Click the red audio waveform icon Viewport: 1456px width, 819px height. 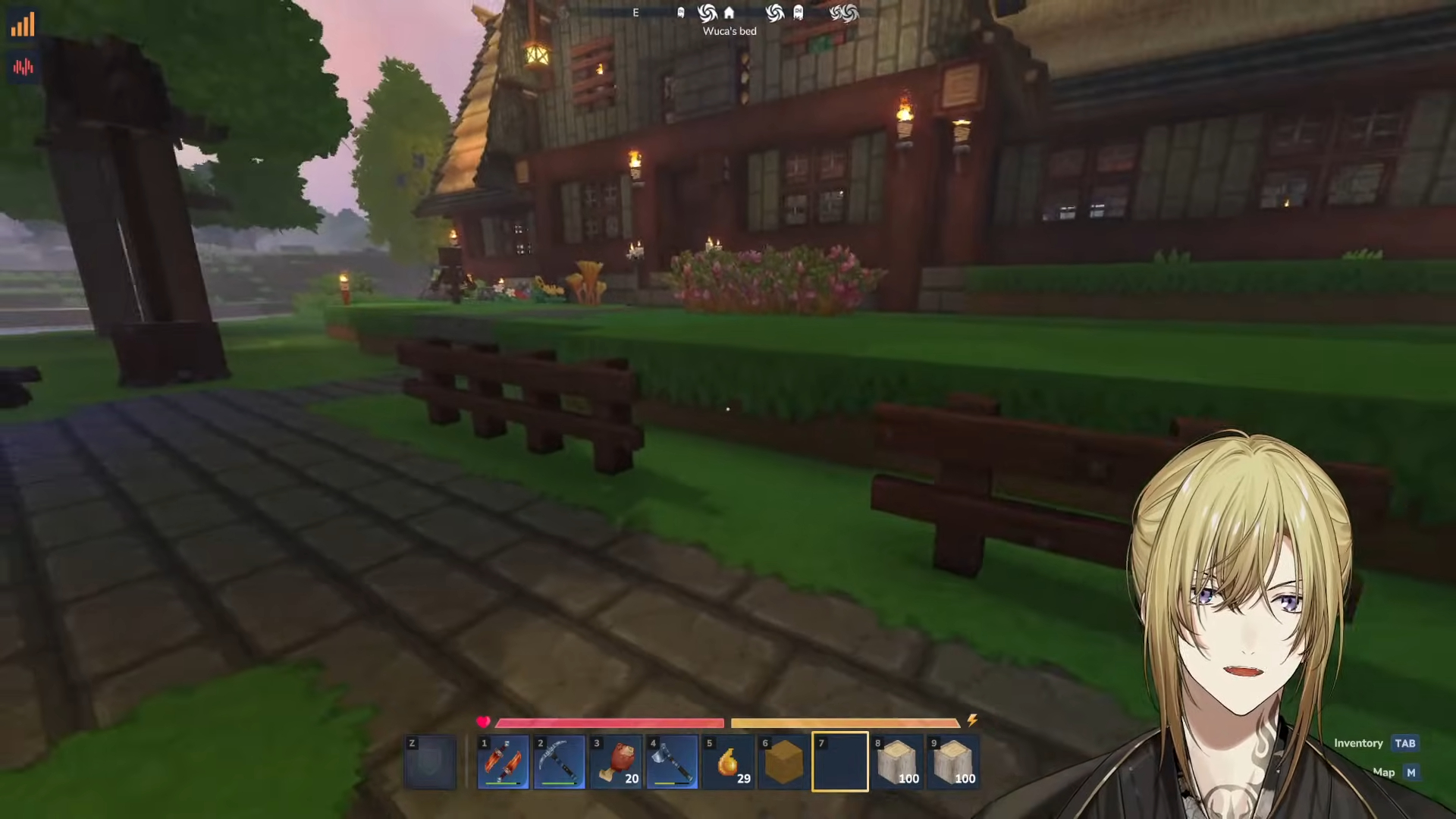click(x=23, y=67)
